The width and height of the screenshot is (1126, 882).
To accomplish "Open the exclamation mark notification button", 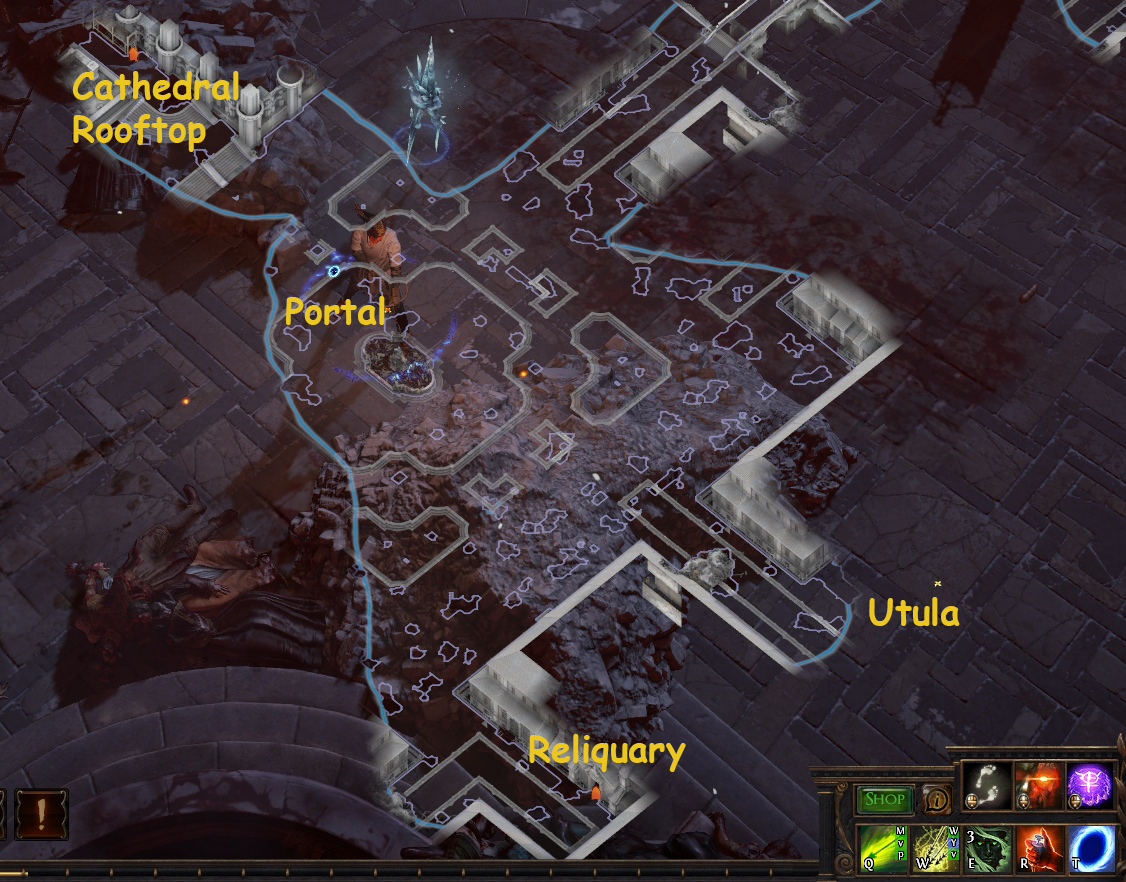I will coord(41,814).
